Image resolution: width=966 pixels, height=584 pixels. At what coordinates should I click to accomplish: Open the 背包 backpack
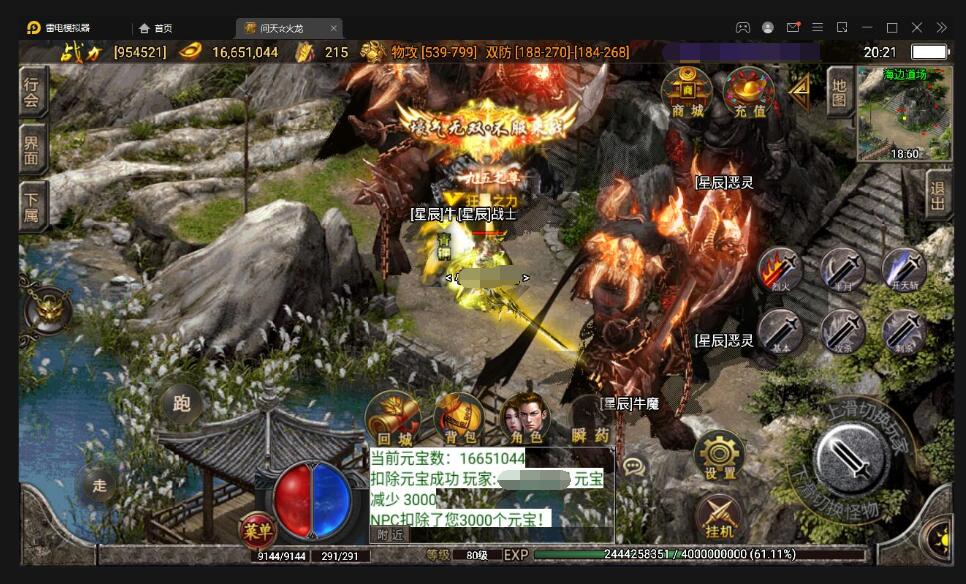[459, 417]
